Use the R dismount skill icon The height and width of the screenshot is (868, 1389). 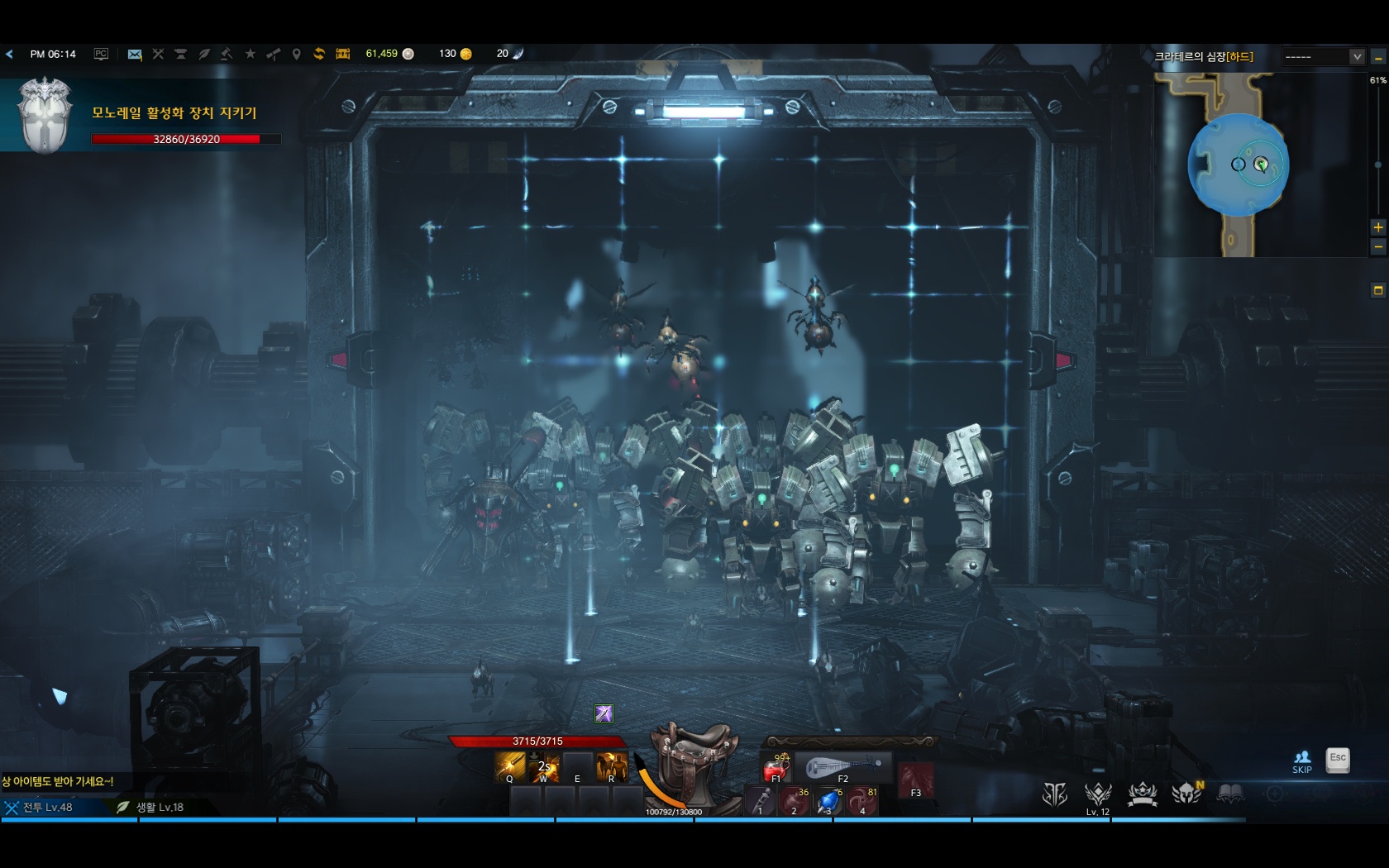pos(612,767)
